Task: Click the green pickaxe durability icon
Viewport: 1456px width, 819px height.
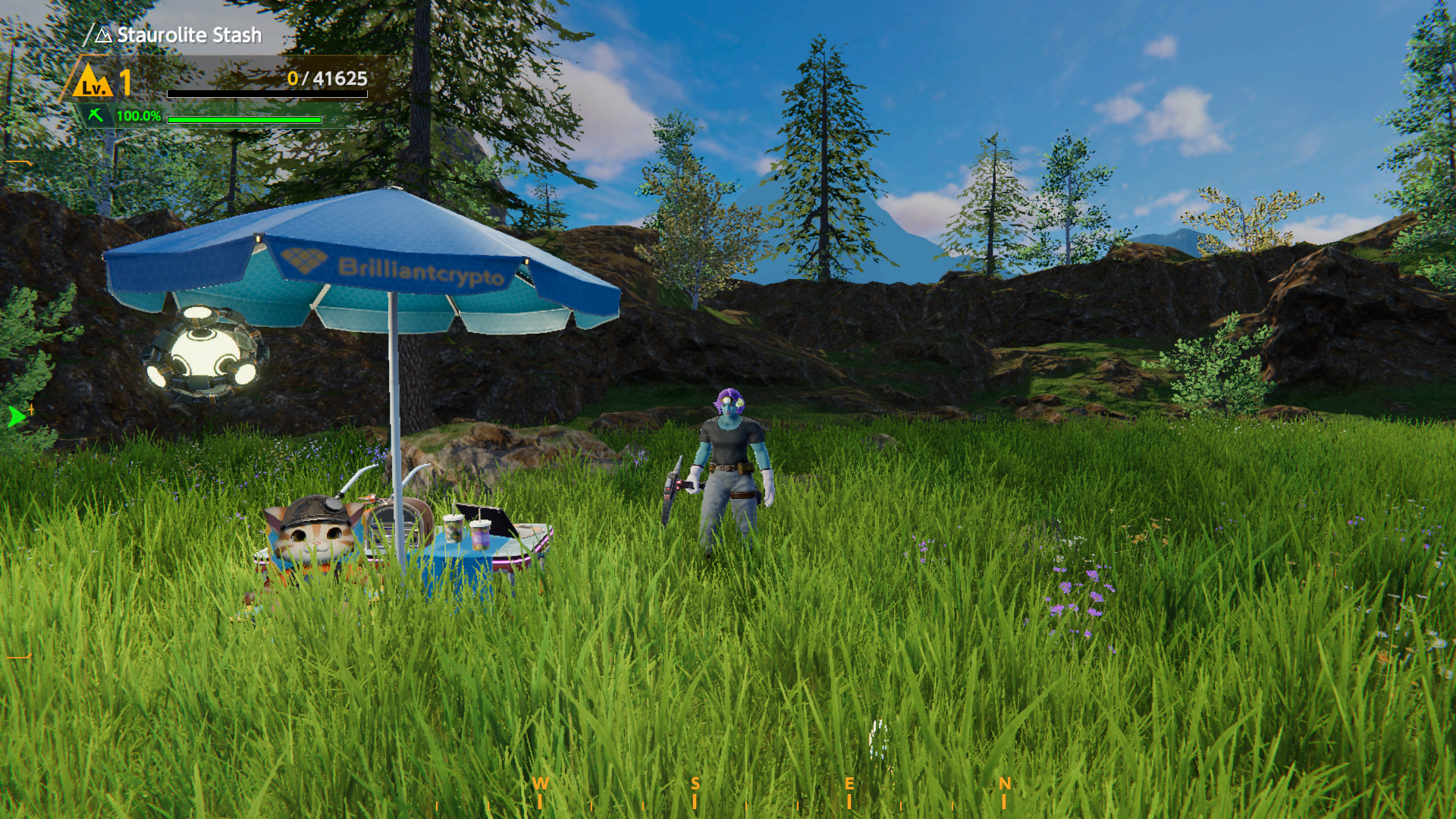Action: click(96, 115)
